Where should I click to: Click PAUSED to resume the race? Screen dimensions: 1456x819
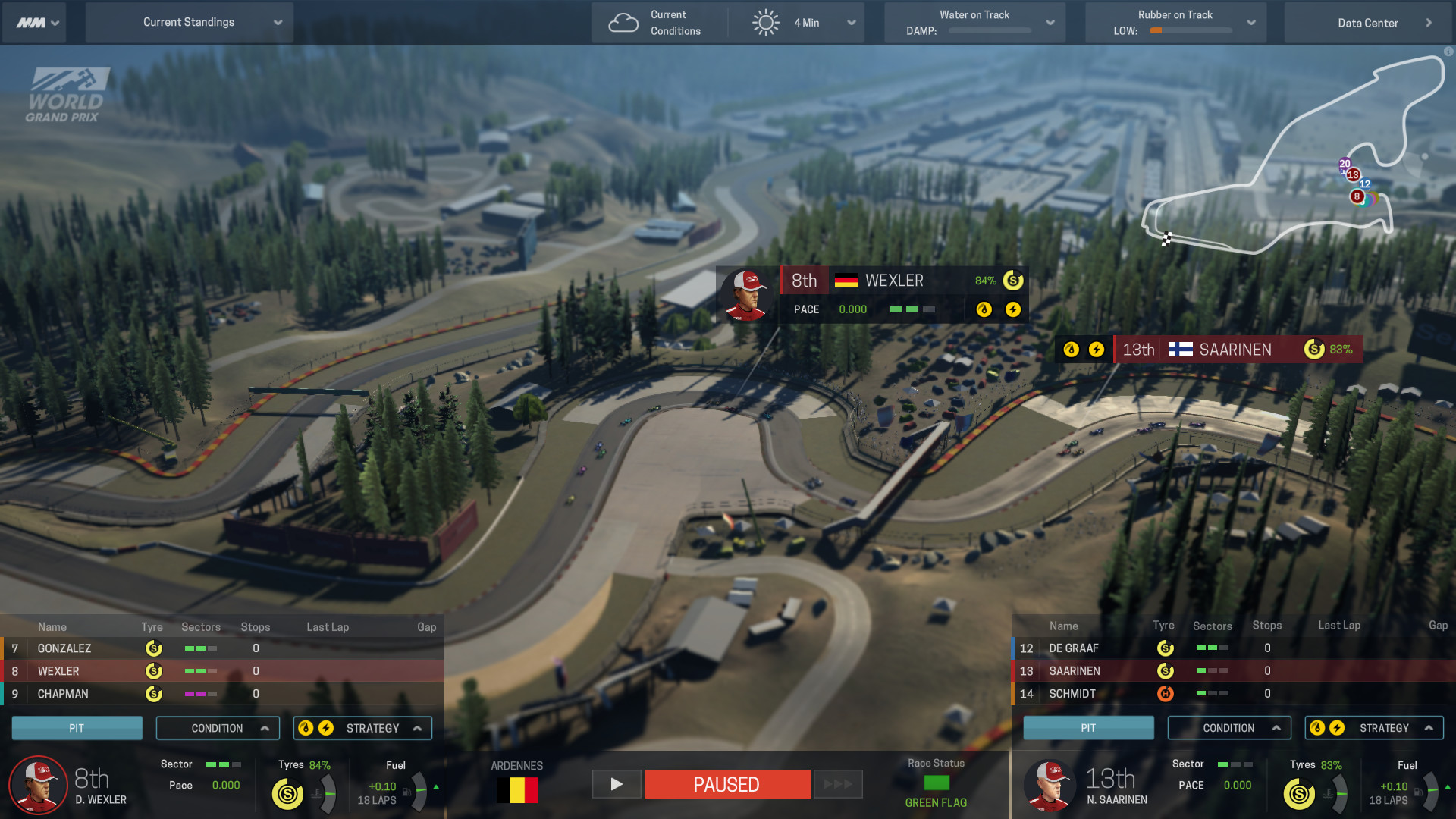click(x=726, y=784)
